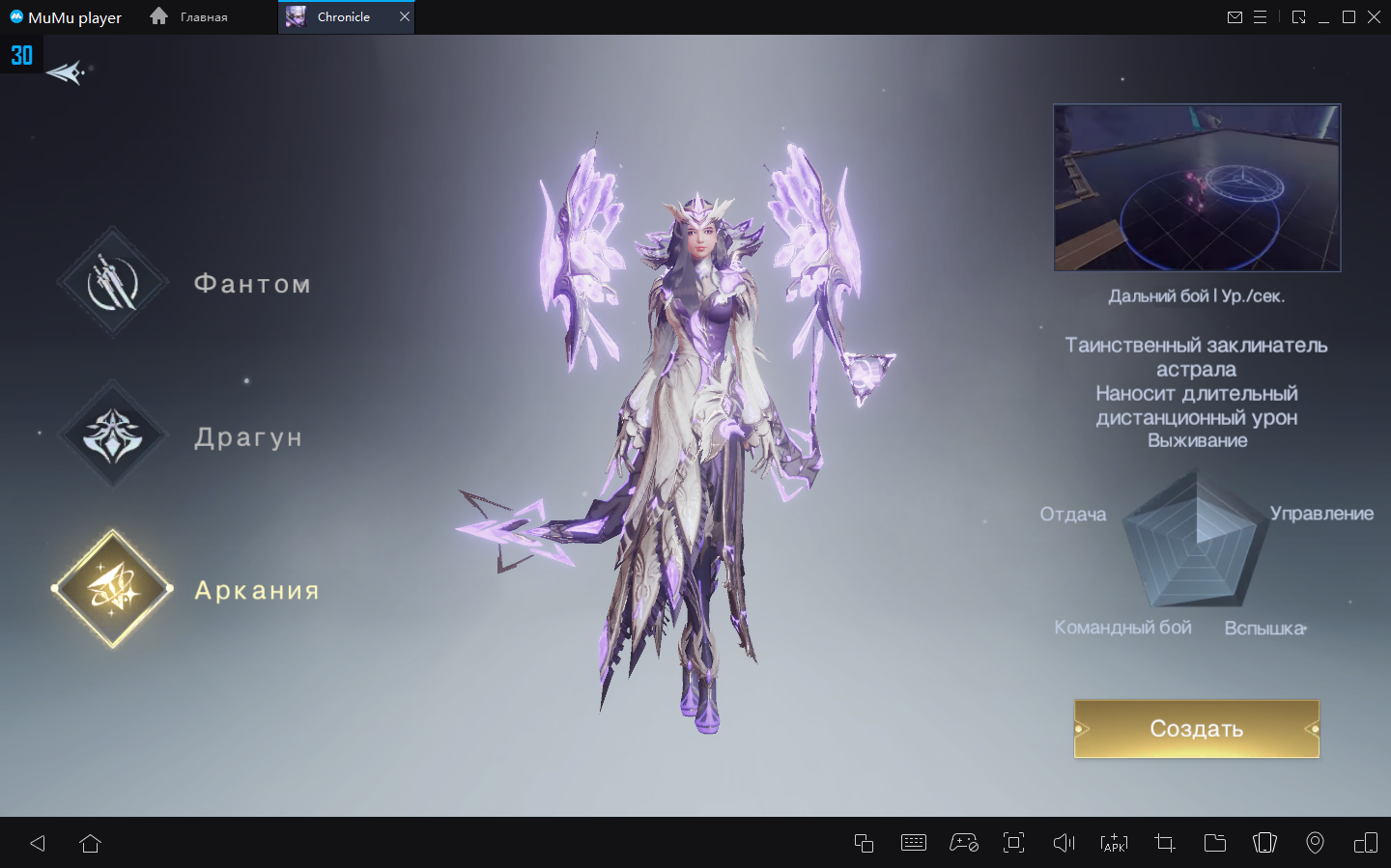
Task: Open the gamepad mapping tool
Action: [963, 843]
